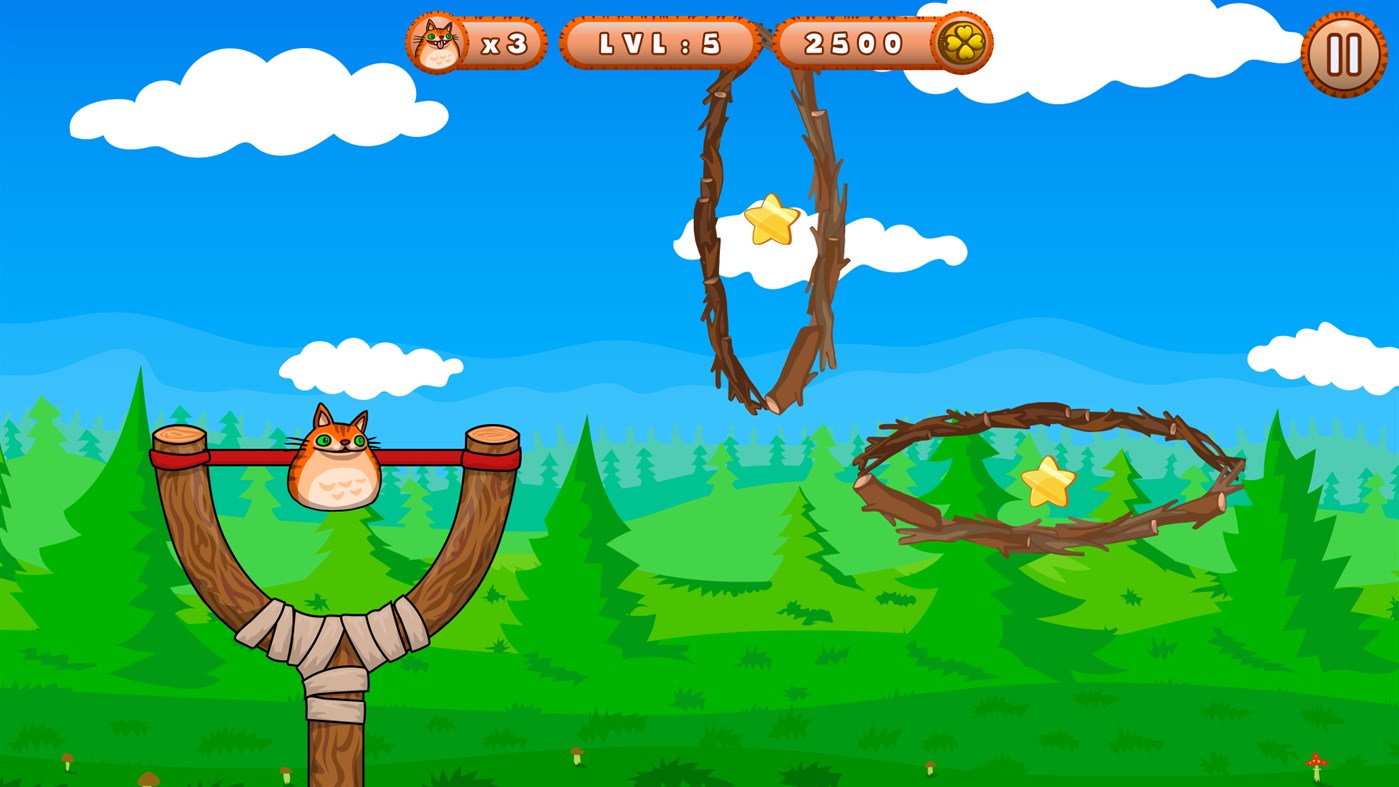Viewport: 1399px width, 787px height.
Task: Click the clover coin icon next to the score
Action: click(x=961, y=42)
